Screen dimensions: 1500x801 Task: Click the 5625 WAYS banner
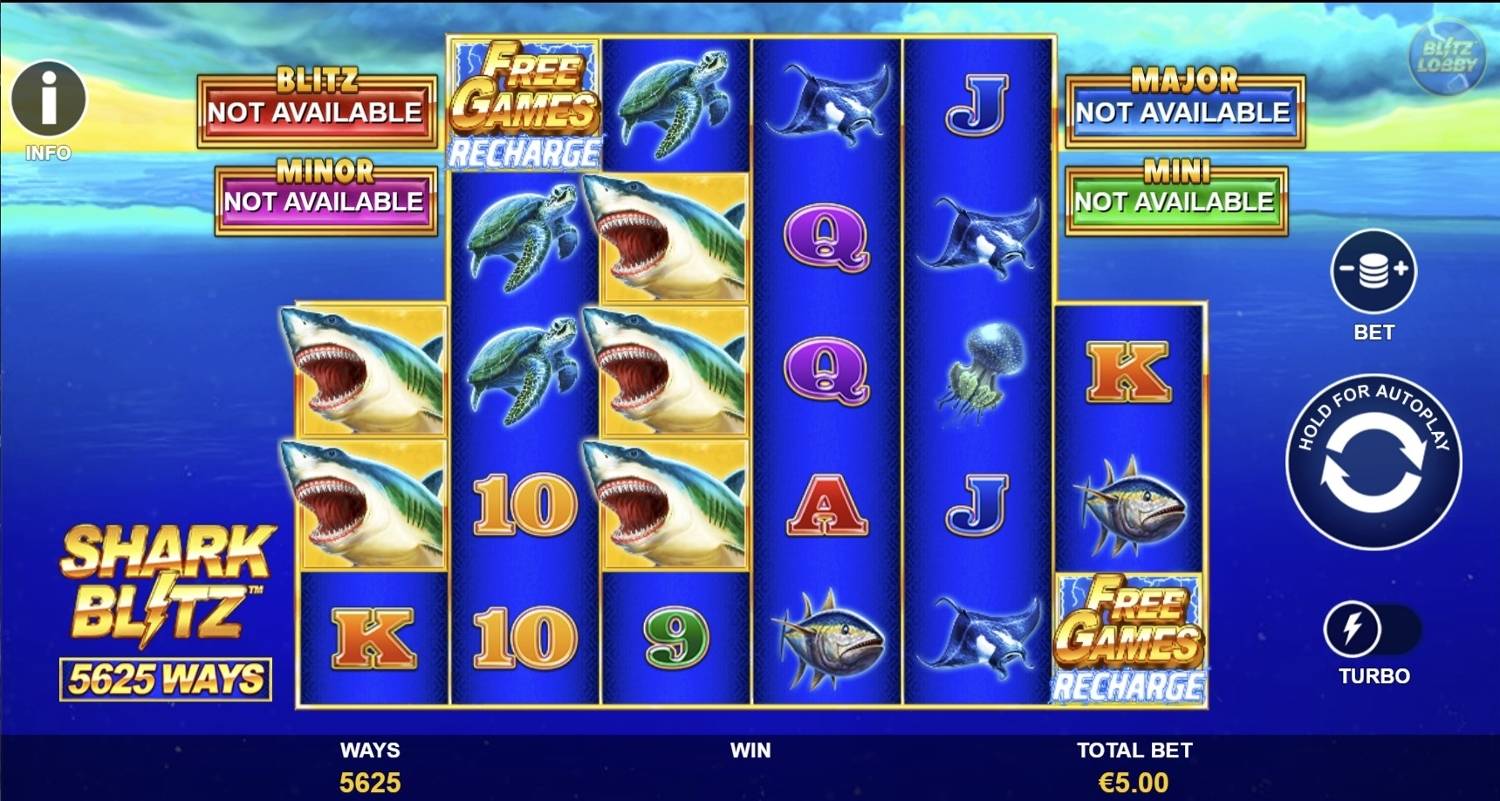(x=165, y=676)
